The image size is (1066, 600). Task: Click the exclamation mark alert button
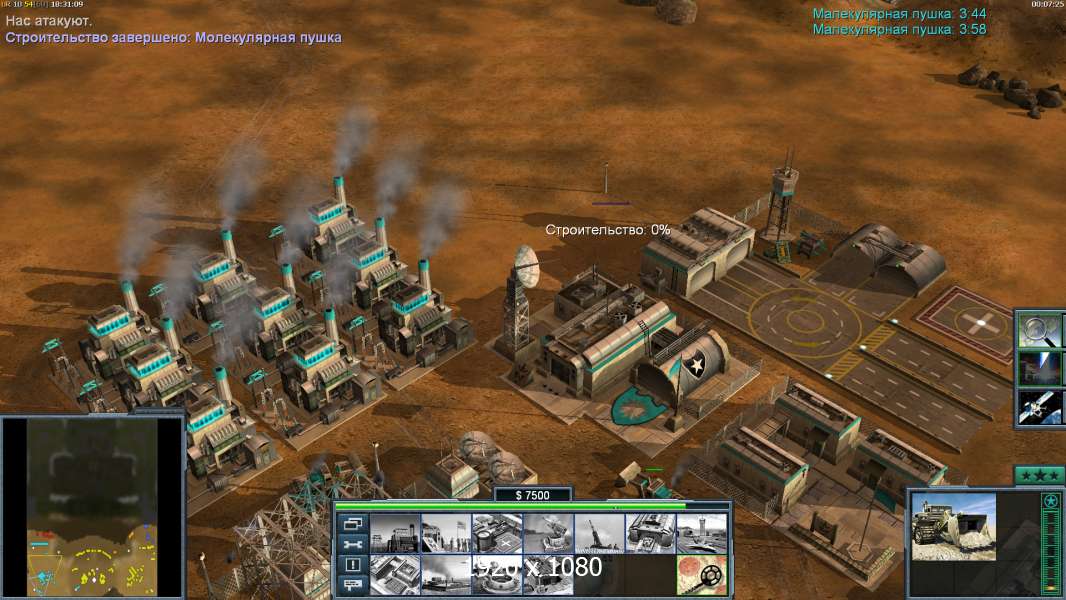coord(352,565)
